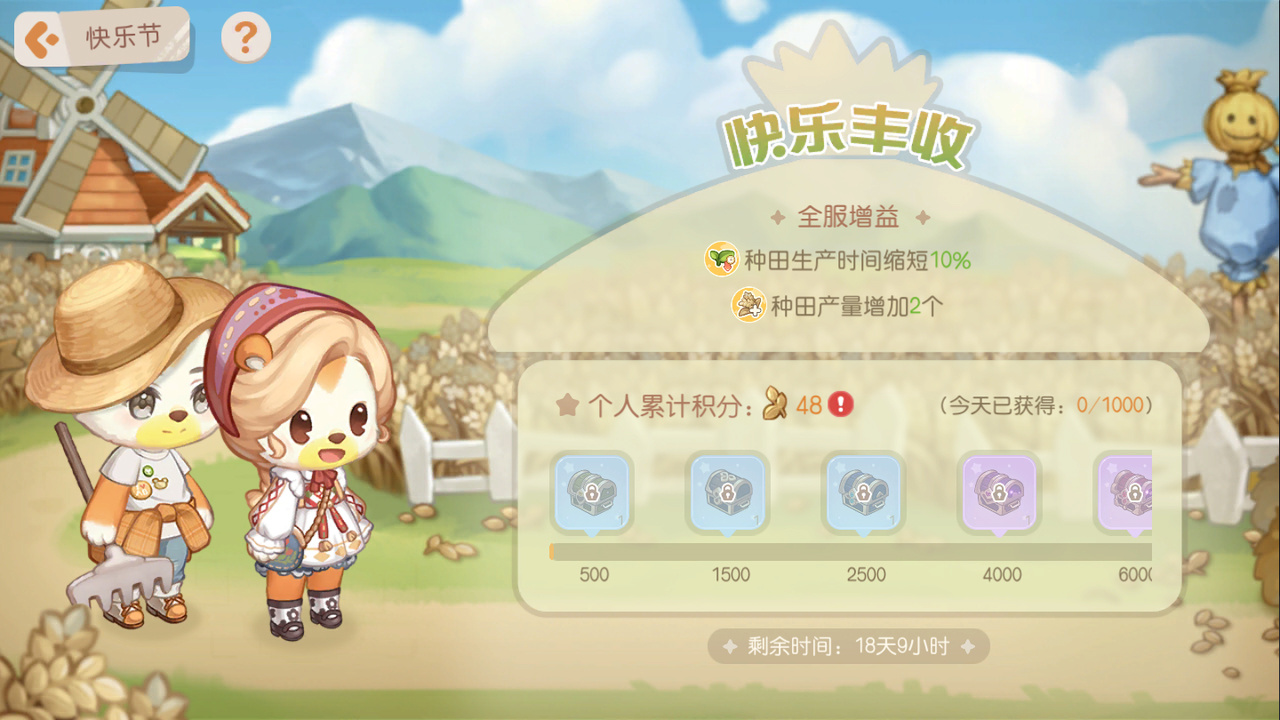
Task: Click the pink star icon beside 个人累计积分
Action: coord(567,403)
